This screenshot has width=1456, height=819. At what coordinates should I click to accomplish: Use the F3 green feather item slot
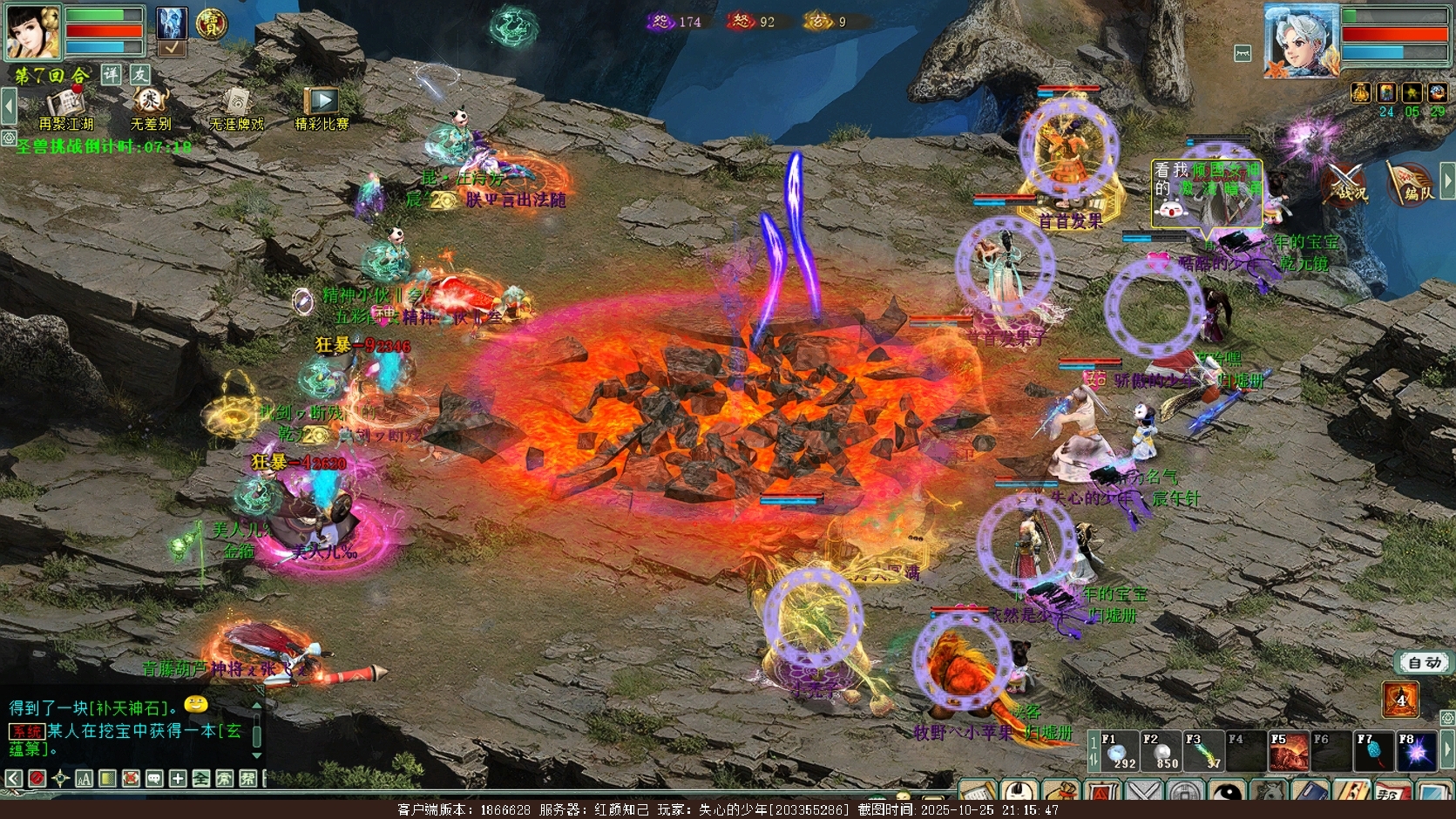[x=1204, y=753]
